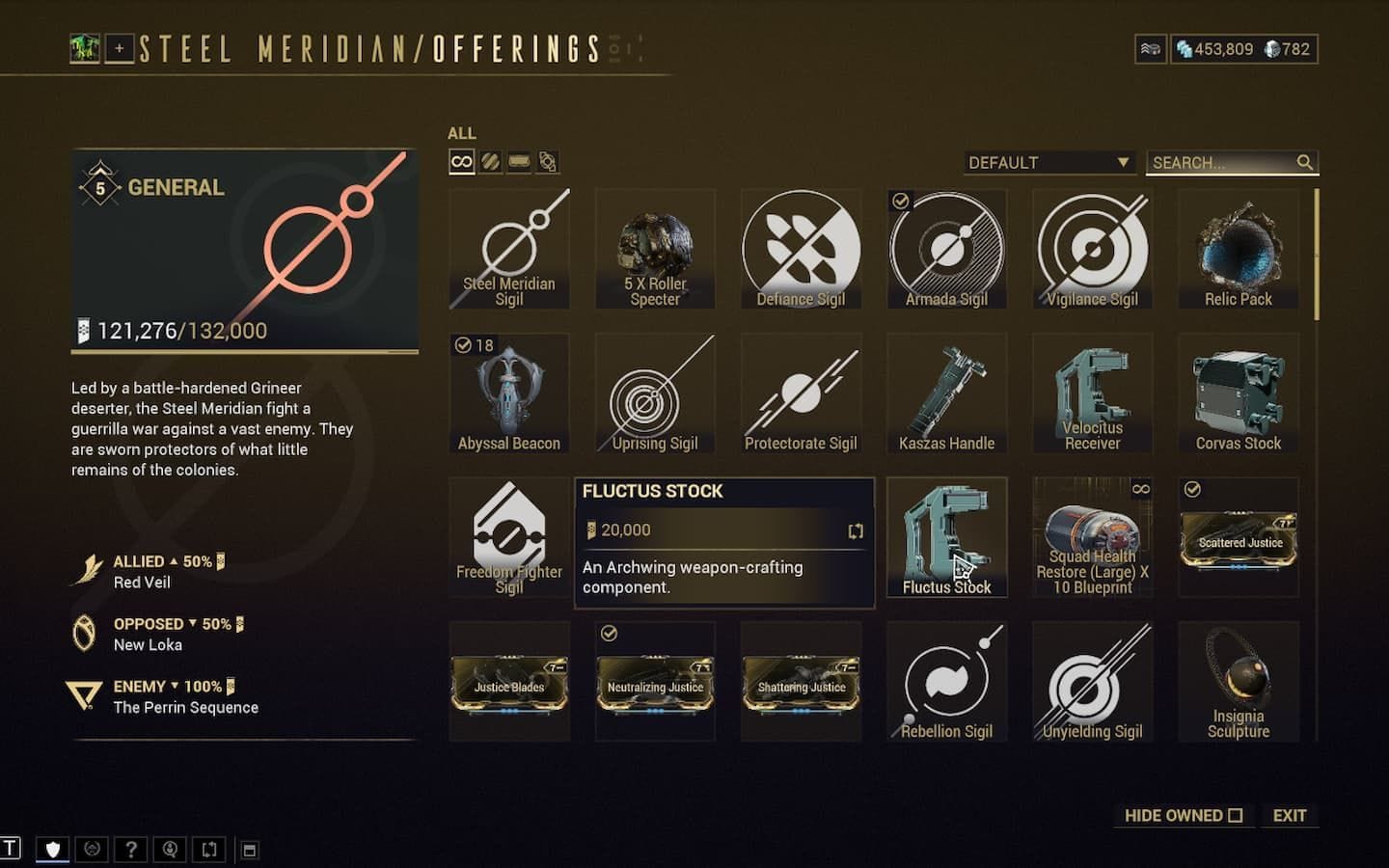Click the voice search microphone icon in bottom toolbar
Screen dimensions: 1389x868
point(170,849)
